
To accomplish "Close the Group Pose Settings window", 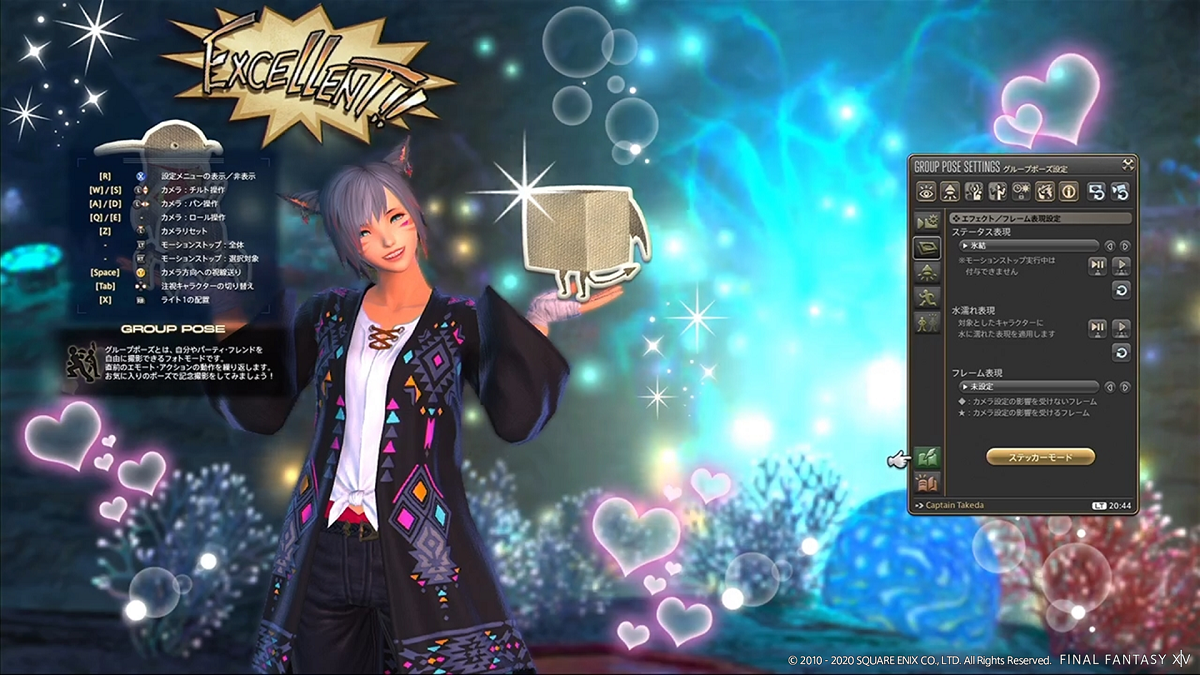I will (1128, 164).
